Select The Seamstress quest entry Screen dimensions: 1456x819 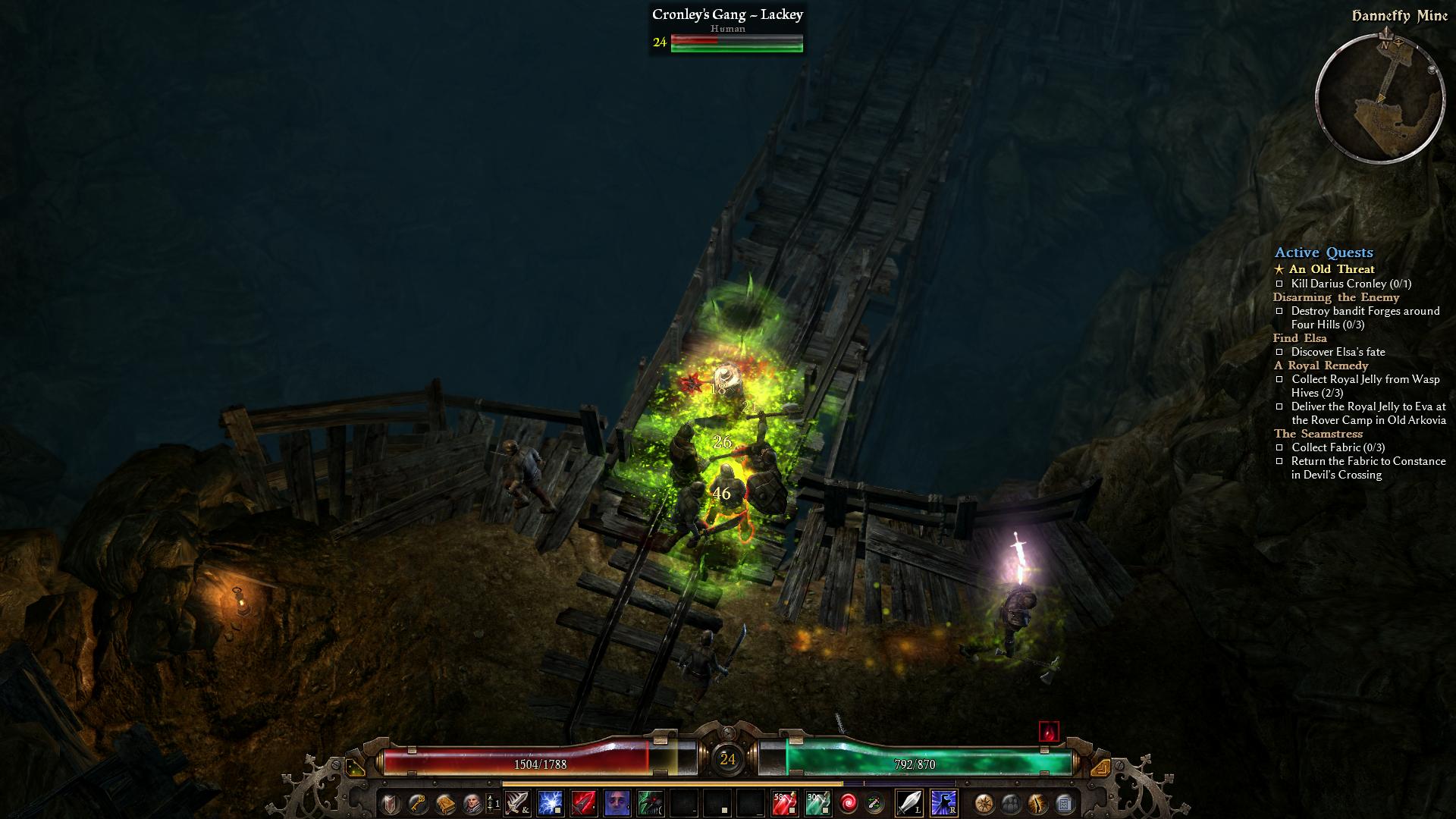(x=1318, y=434)
